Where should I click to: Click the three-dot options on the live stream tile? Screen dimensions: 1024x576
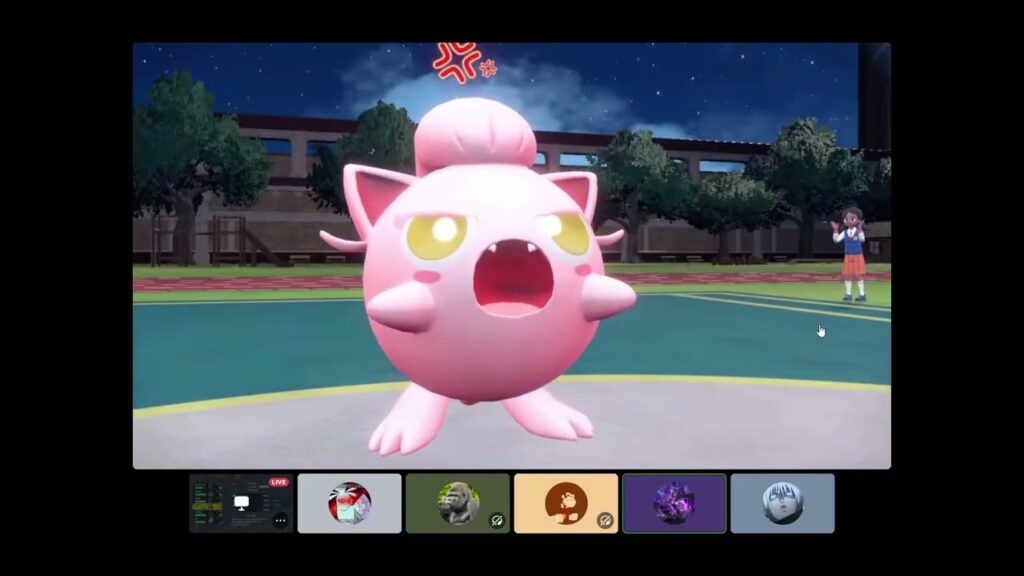[281, 520]
